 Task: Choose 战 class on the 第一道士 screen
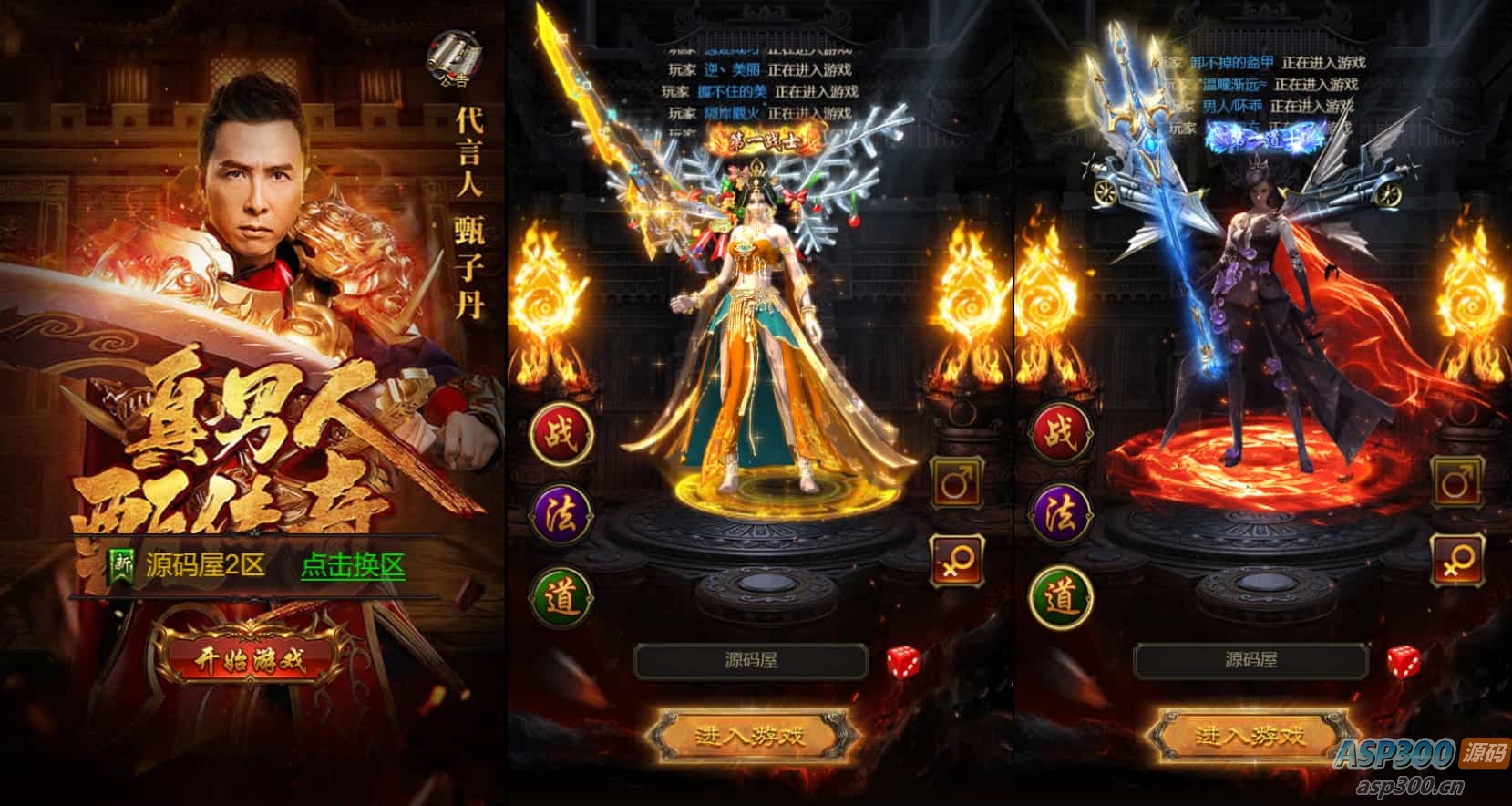[1060, 434]
